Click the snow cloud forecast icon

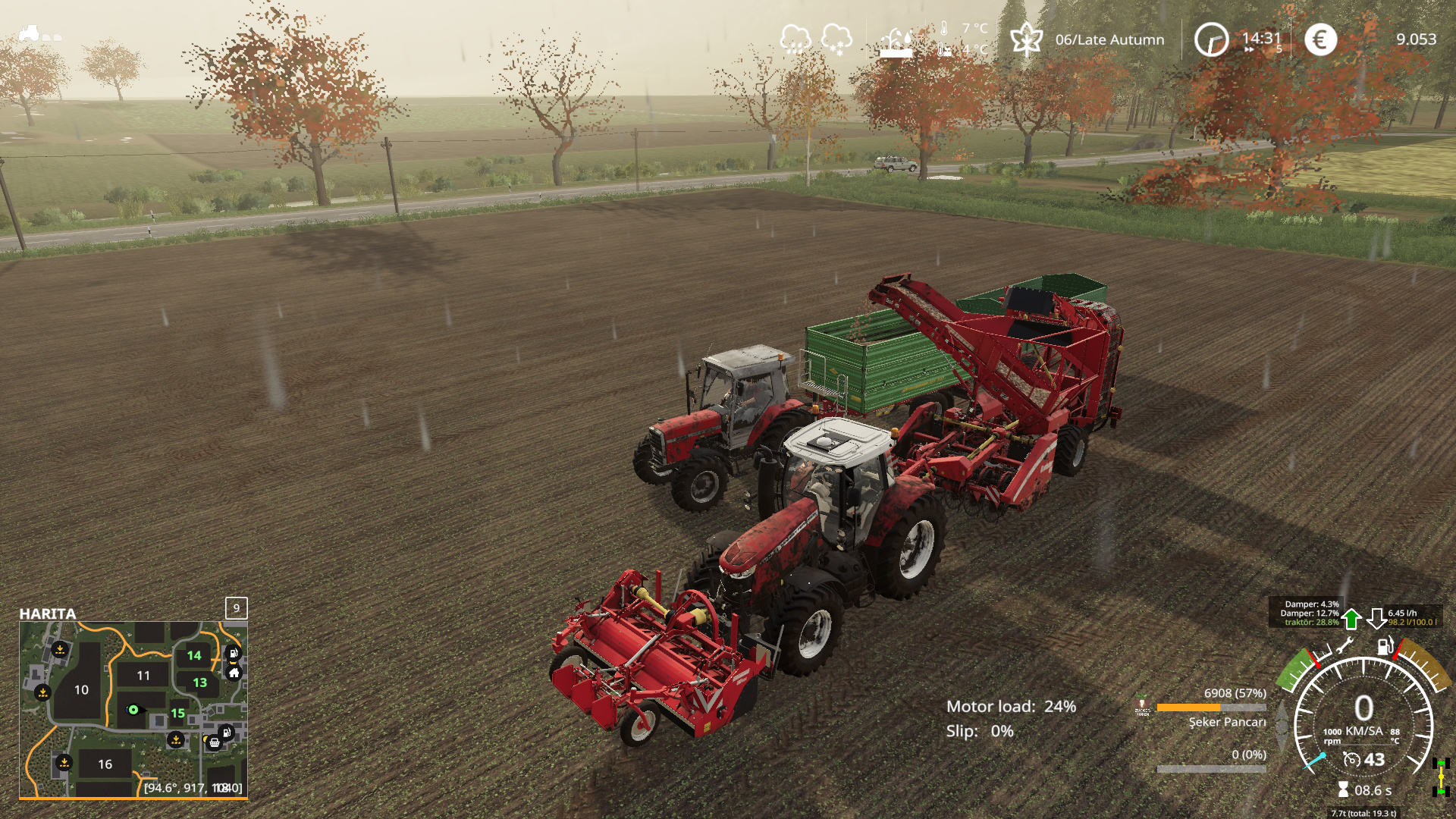pos(836,38)
